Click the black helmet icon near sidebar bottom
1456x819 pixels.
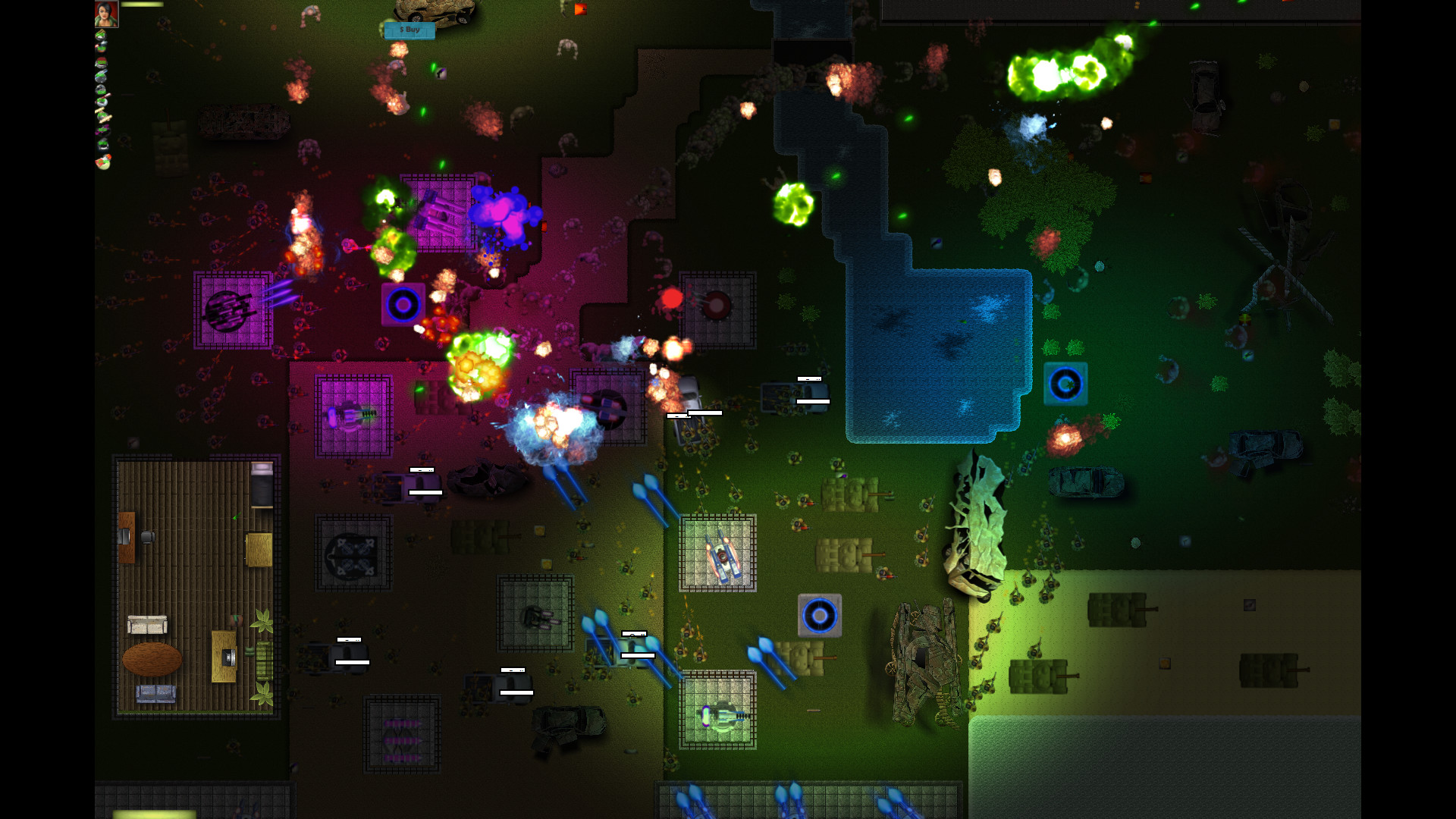102,143
